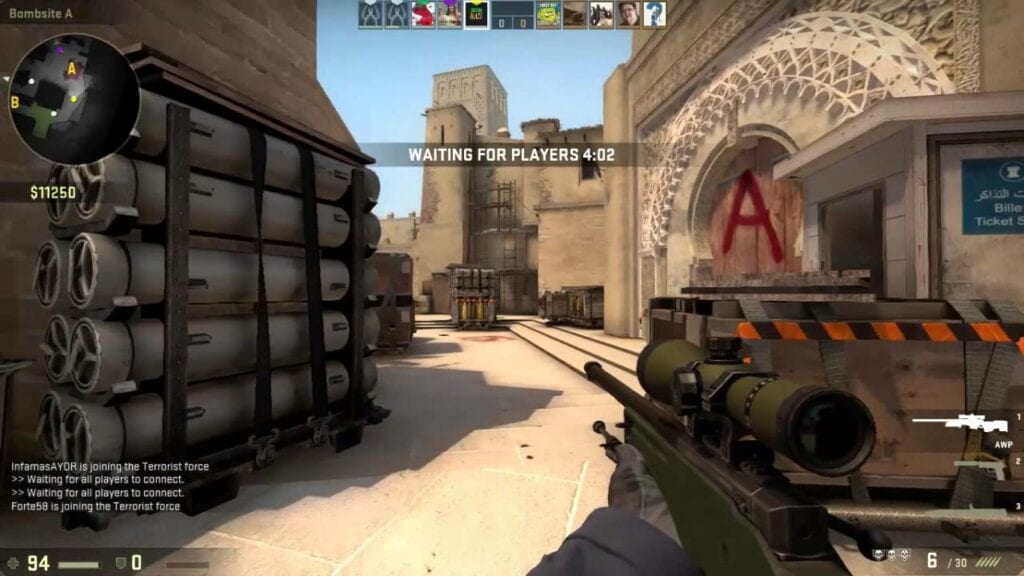
Task: Click the SpongeBob player avatar
Action: click(548, 14)
